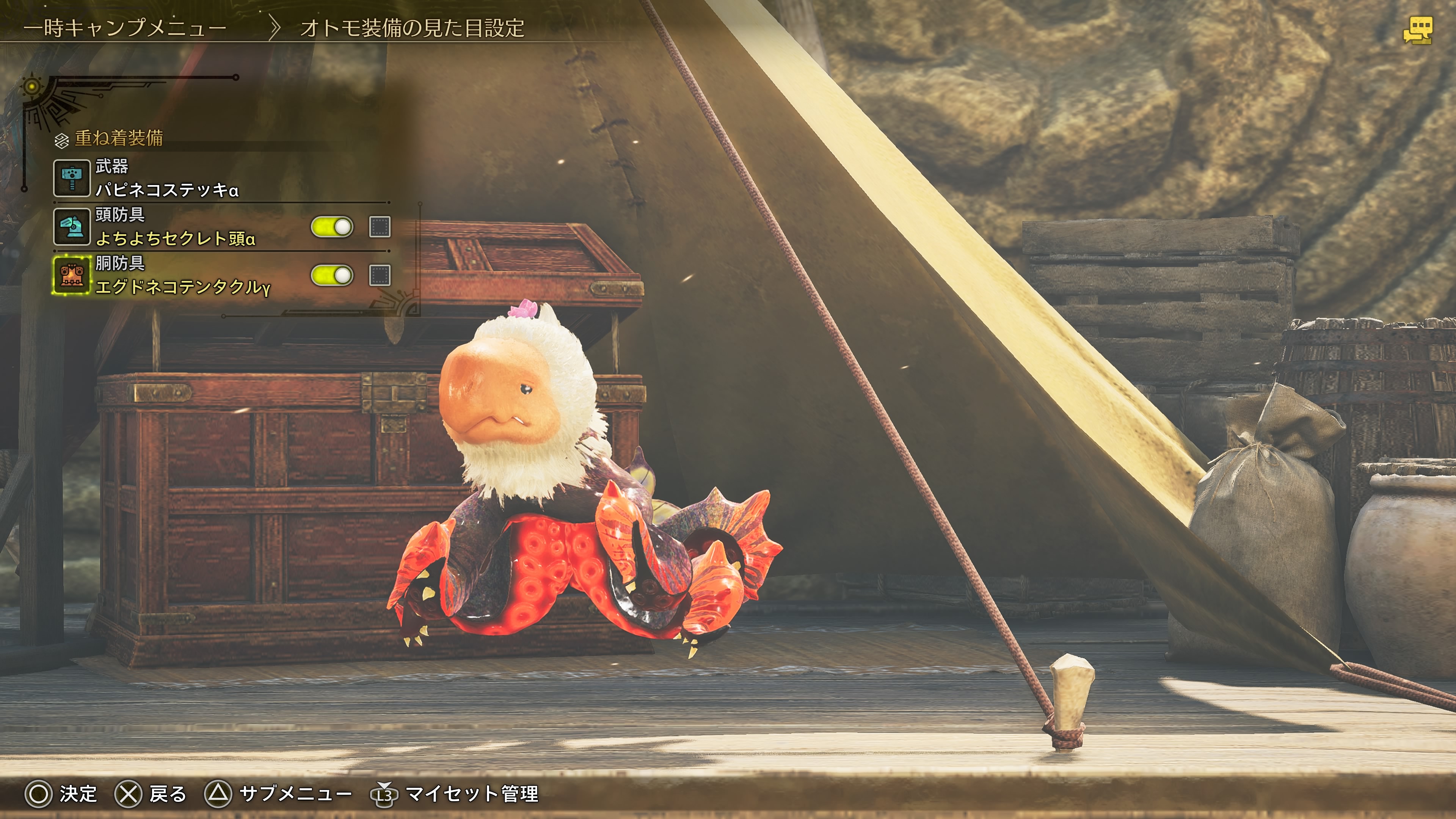
Task: Open マイセット管理 set management
Action: click(x=455, y=794)
